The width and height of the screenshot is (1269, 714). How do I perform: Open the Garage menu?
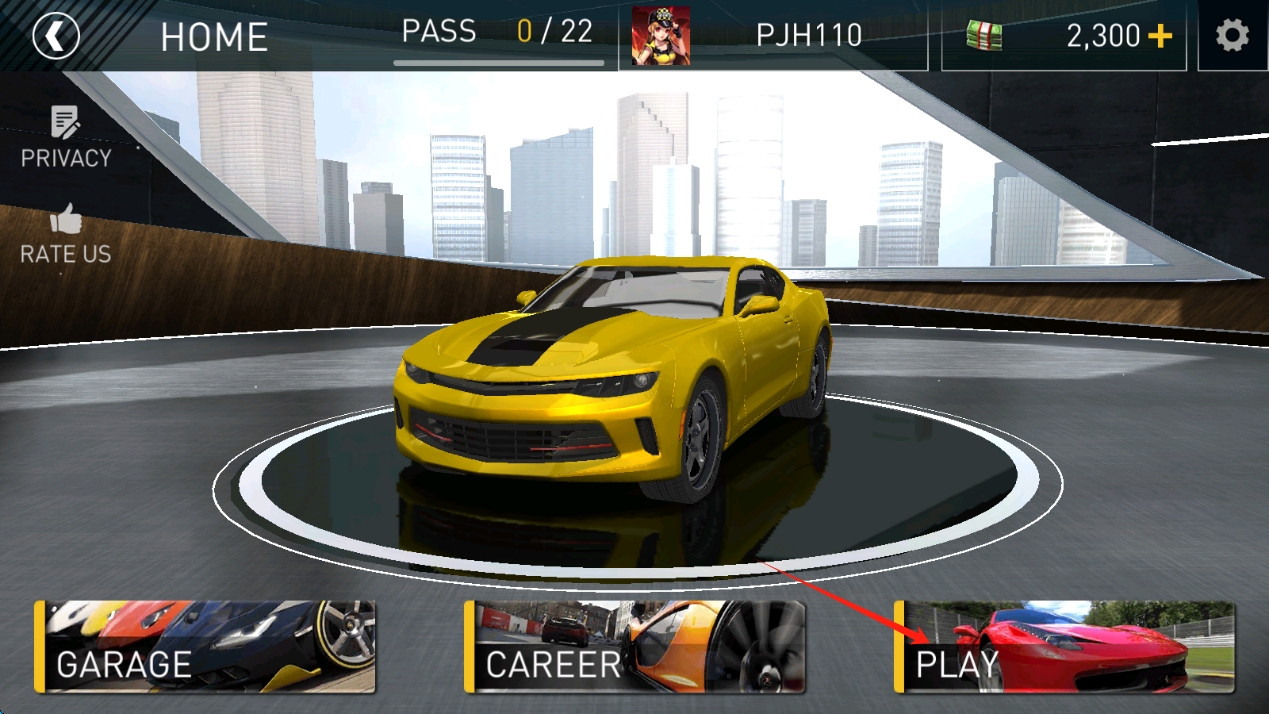(206, 647)
